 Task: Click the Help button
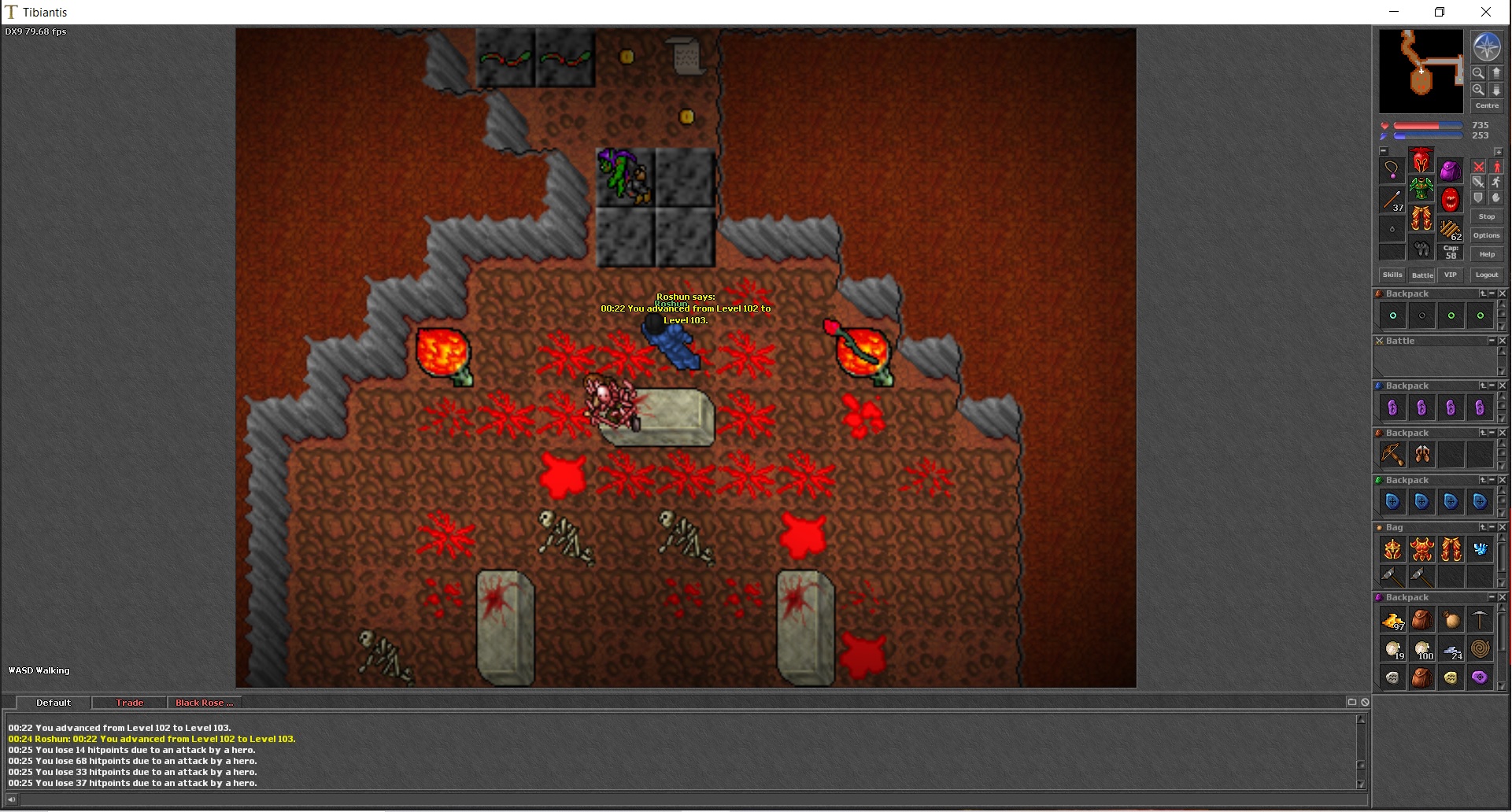click(1487, 254)
